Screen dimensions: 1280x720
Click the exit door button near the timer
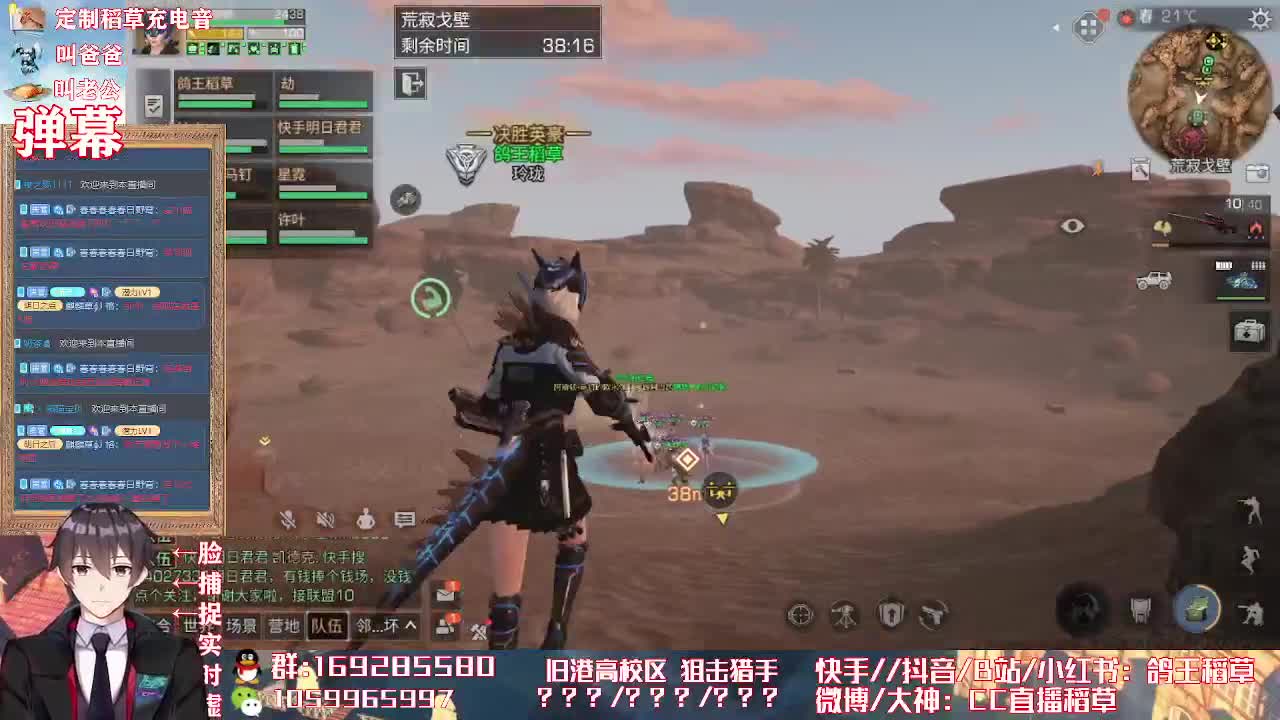coord(409,84)
